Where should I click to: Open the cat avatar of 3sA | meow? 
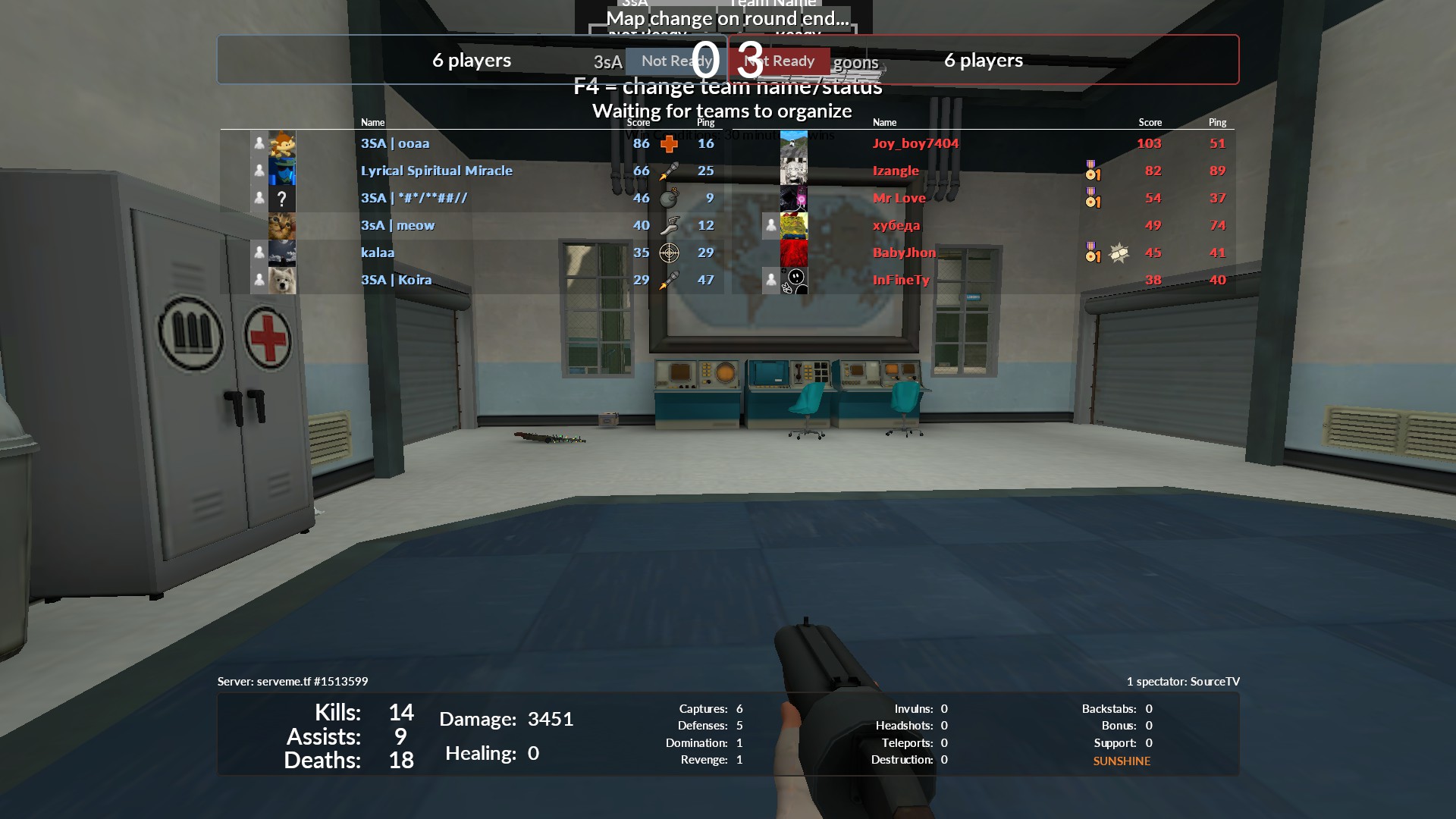point(282,225)
